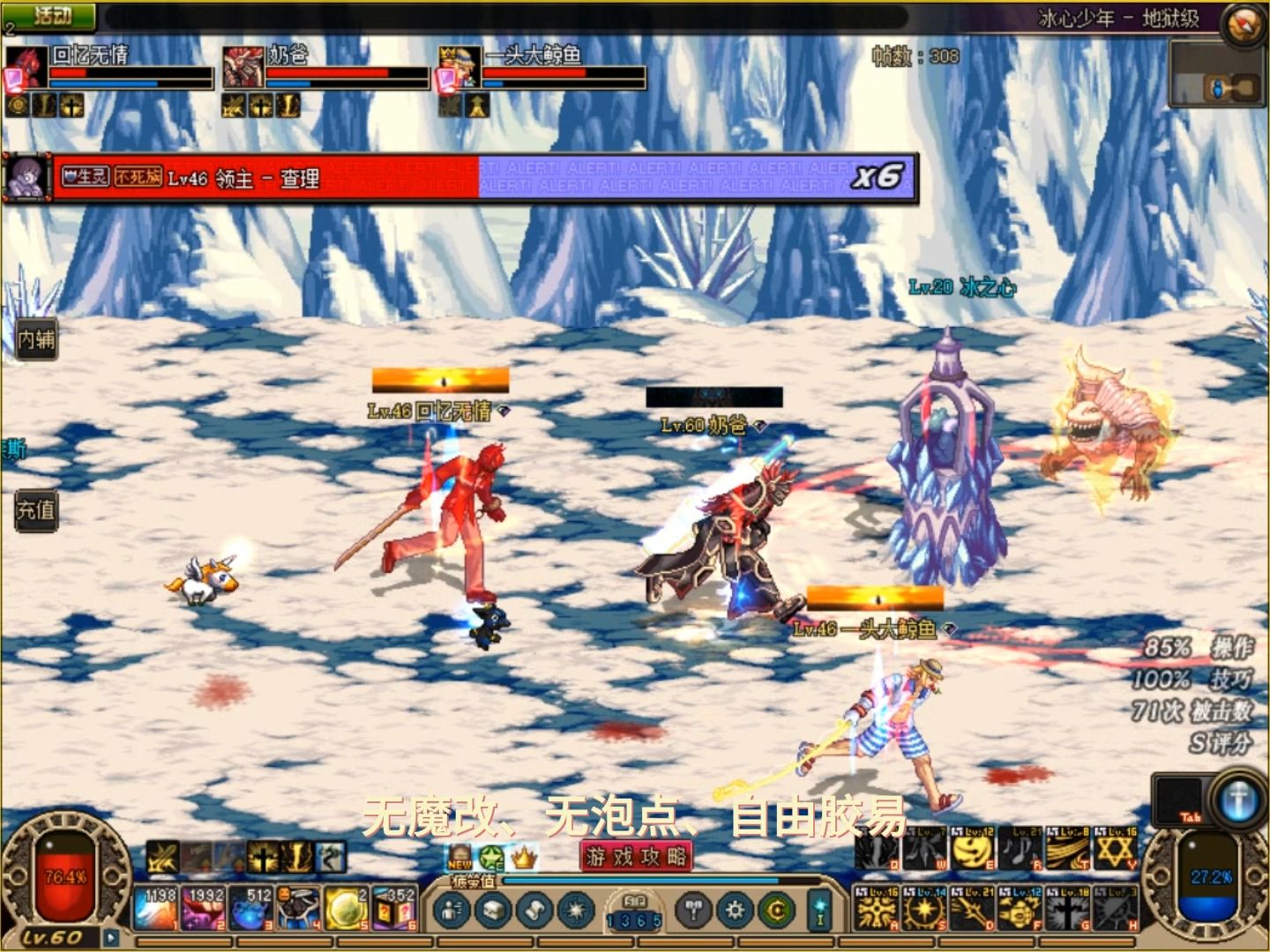Open the gear settings menu button

pos(735,911)
